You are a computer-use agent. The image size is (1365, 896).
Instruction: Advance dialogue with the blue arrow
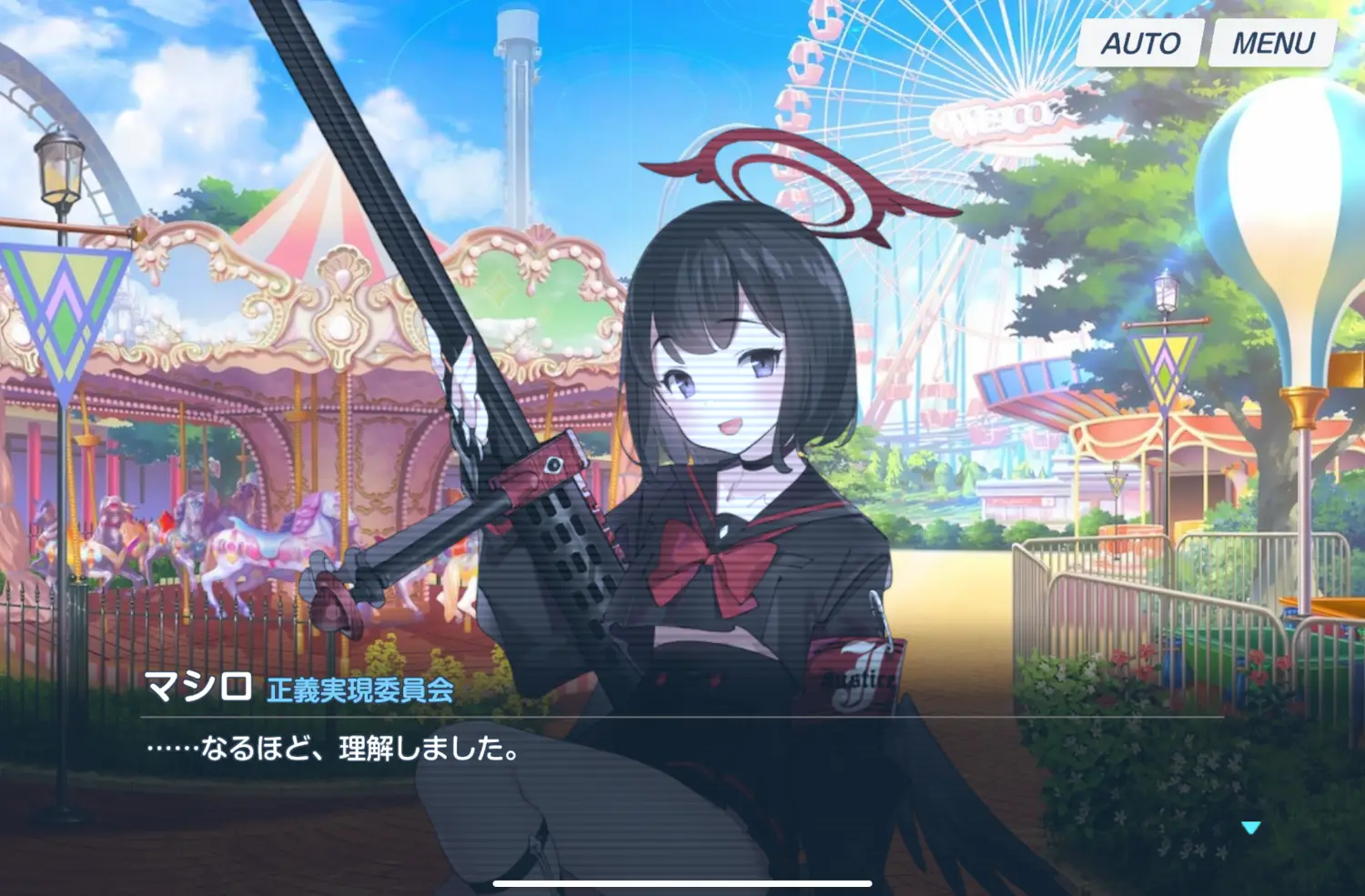[1250, 828]
